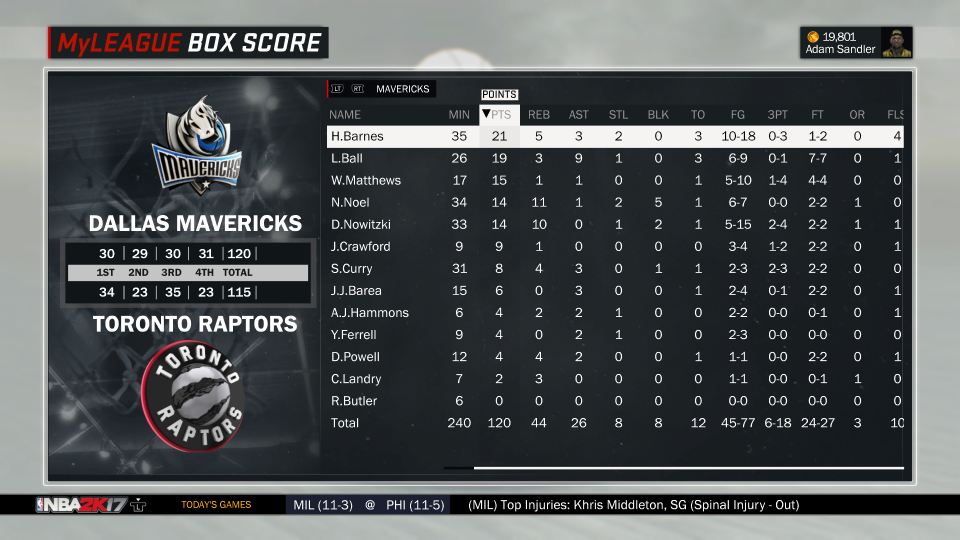Select S.Curry stat line
960x540 pixels.
coord(351,268)
